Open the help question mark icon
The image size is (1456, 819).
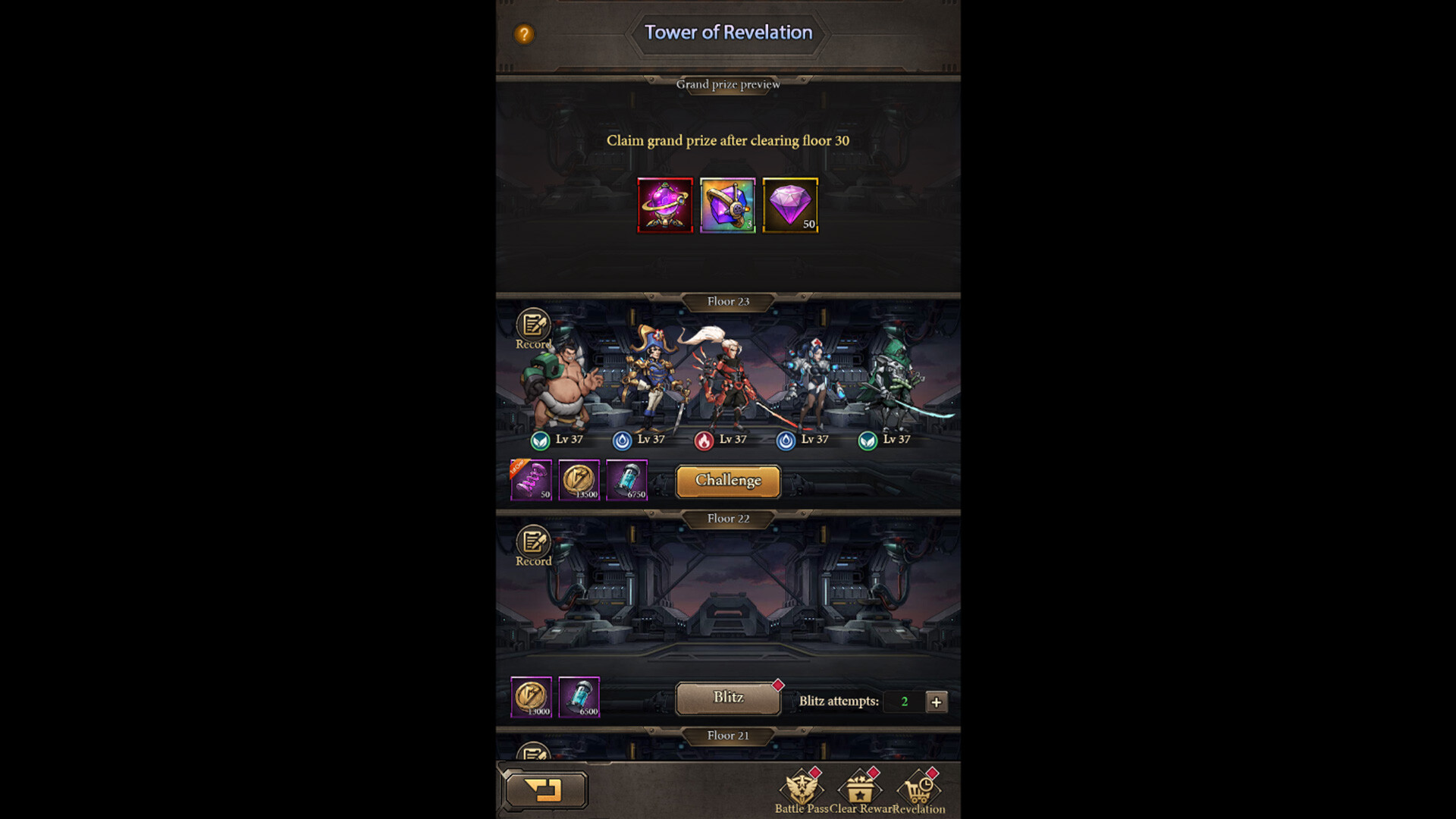coord(523,33)
